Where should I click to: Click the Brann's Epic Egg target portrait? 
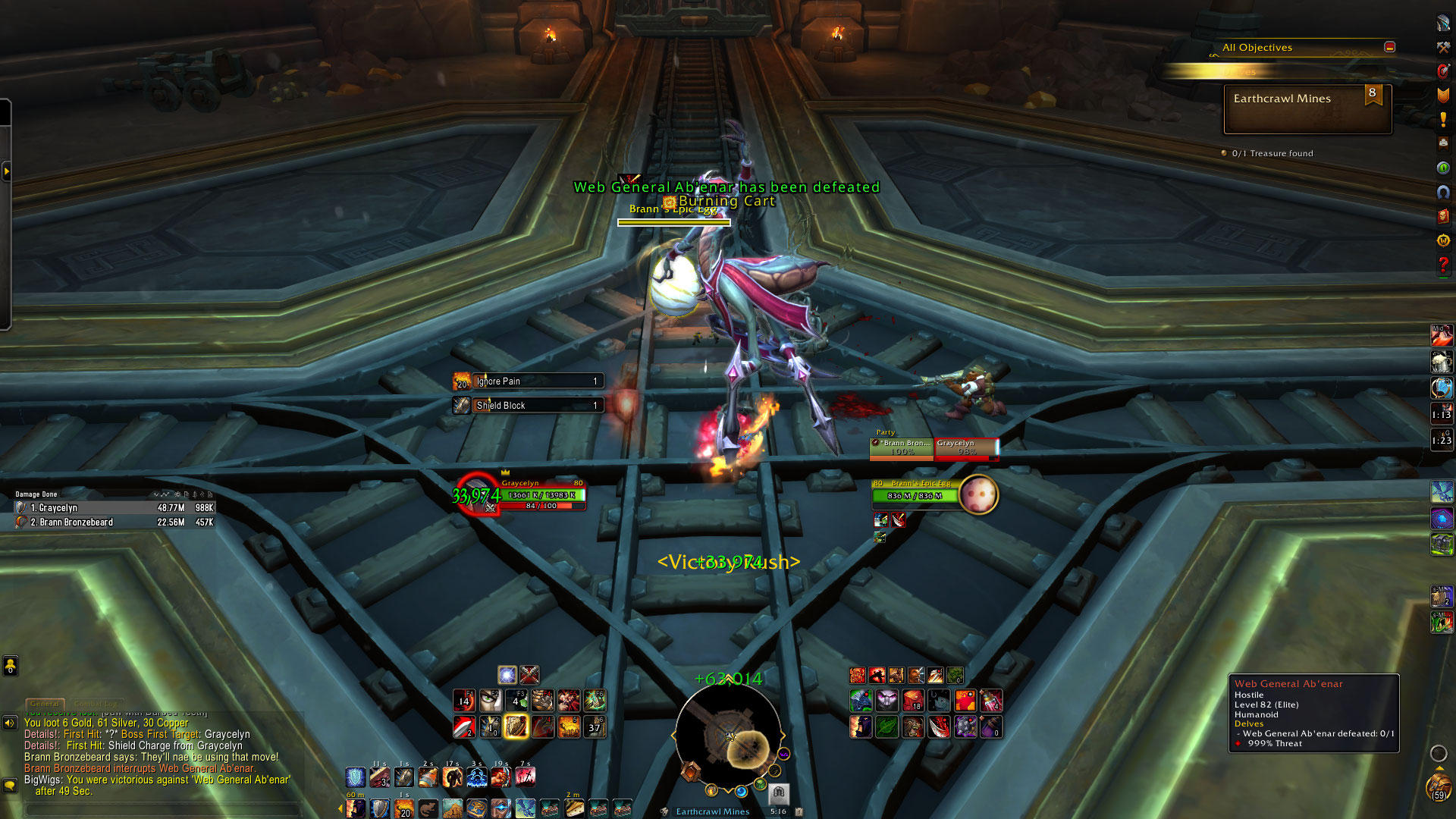click(x=978, y=495)
